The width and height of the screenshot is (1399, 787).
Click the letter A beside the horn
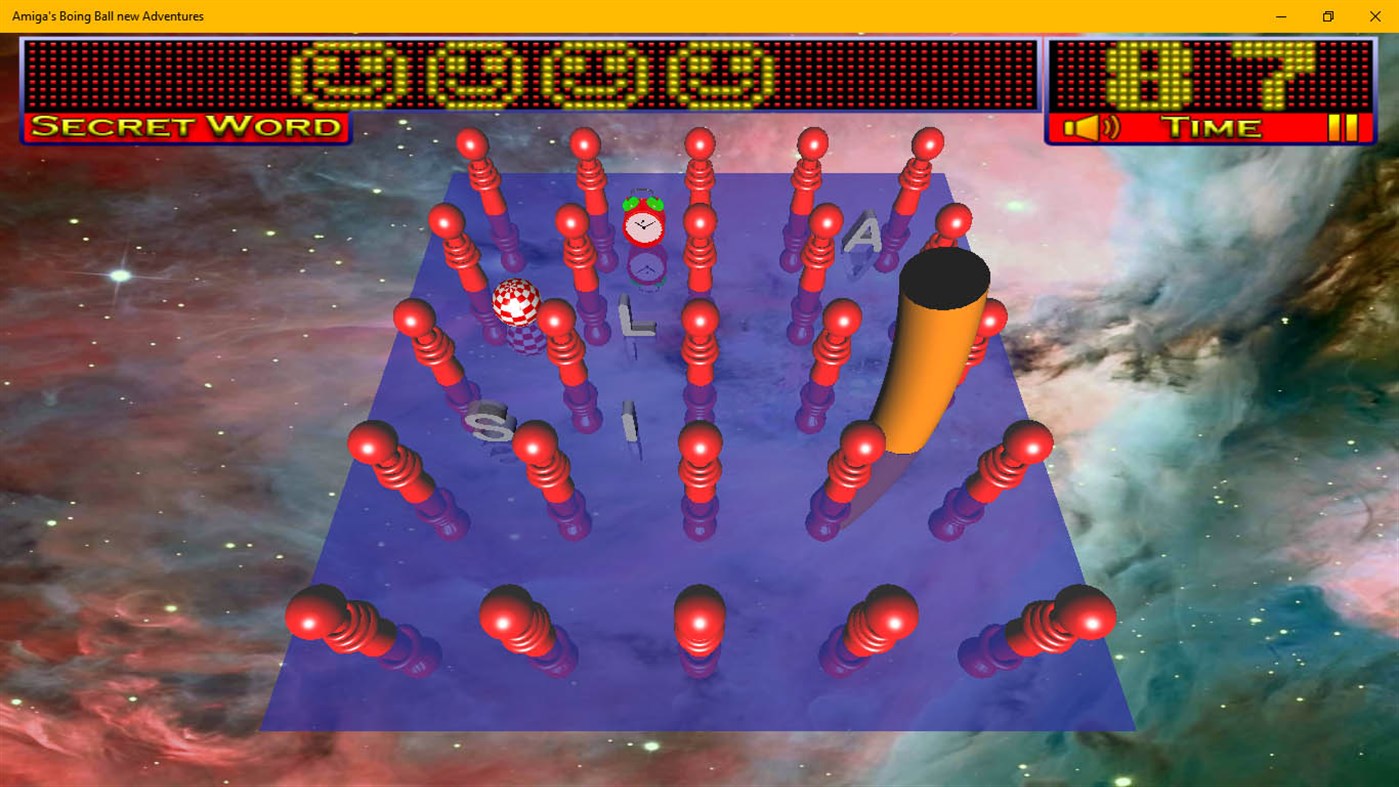point(867,233)
